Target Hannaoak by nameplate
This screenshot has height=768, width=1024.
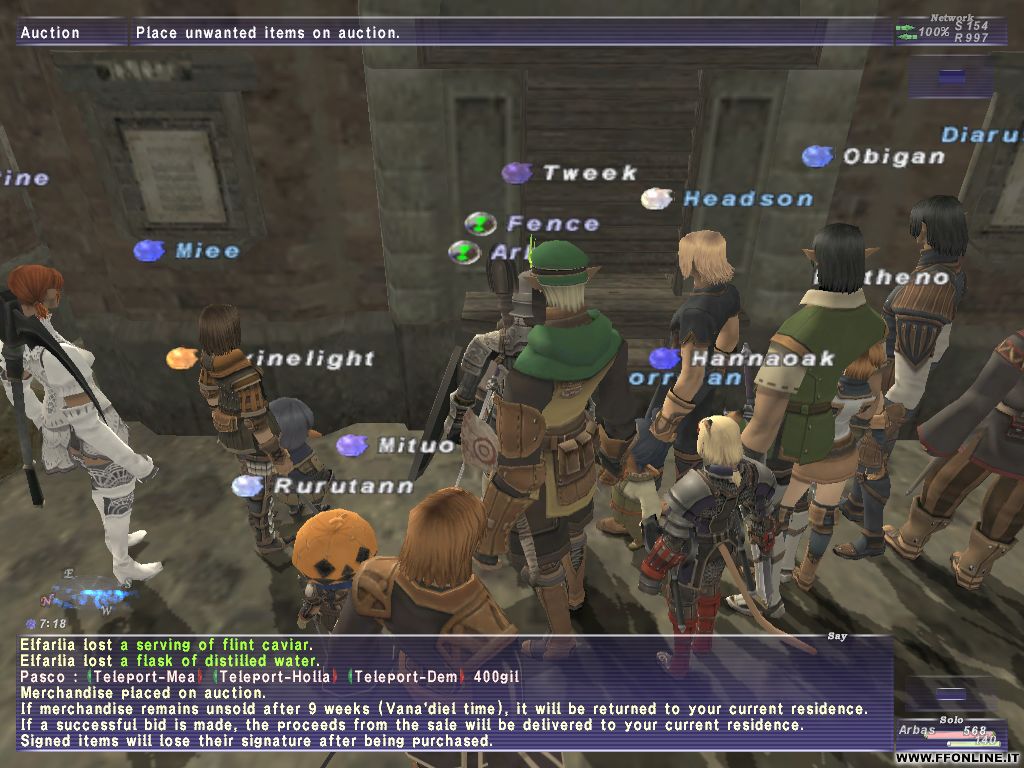click(x=762, y=358)
